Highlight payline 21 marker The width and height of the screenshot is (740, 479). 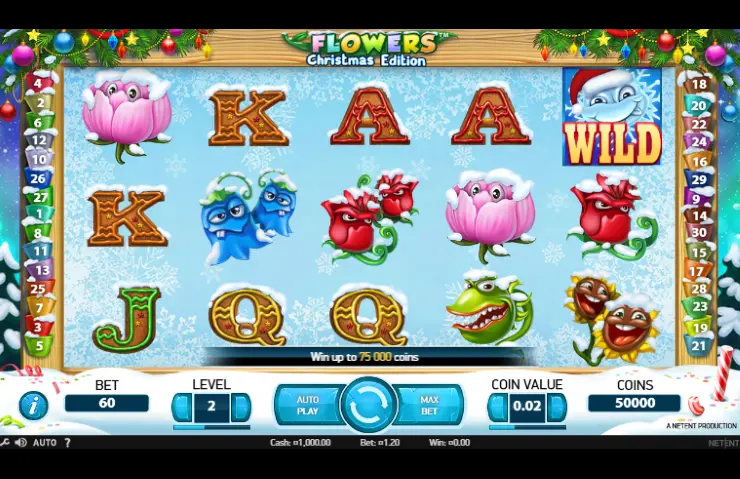point(700,346)
